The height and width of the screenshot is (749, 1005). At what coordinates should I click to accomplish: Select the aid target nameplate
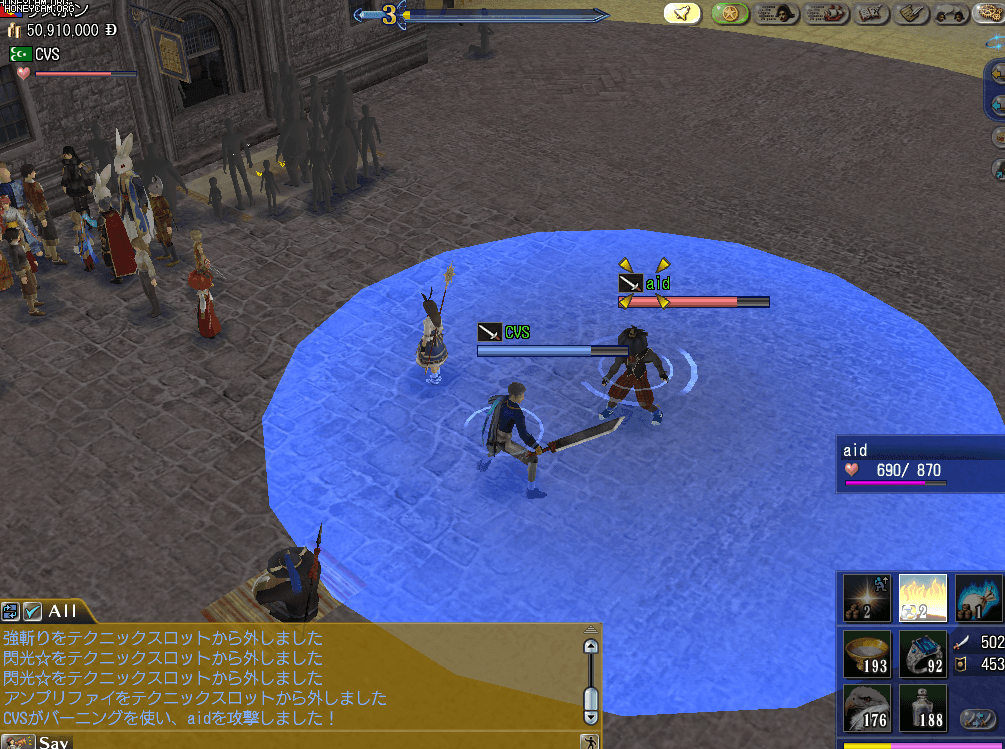coord(656,284)
